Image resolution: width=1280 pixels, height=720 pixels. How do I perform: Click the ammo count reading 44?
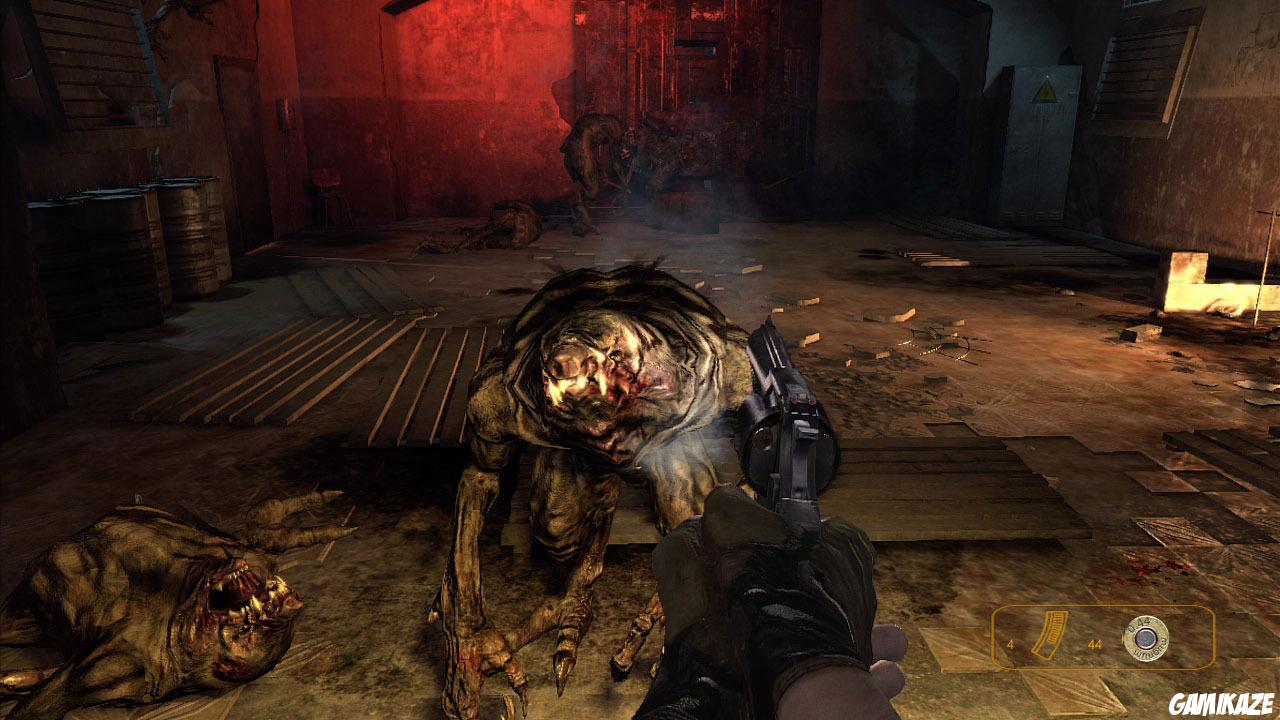pos(1096,645)
